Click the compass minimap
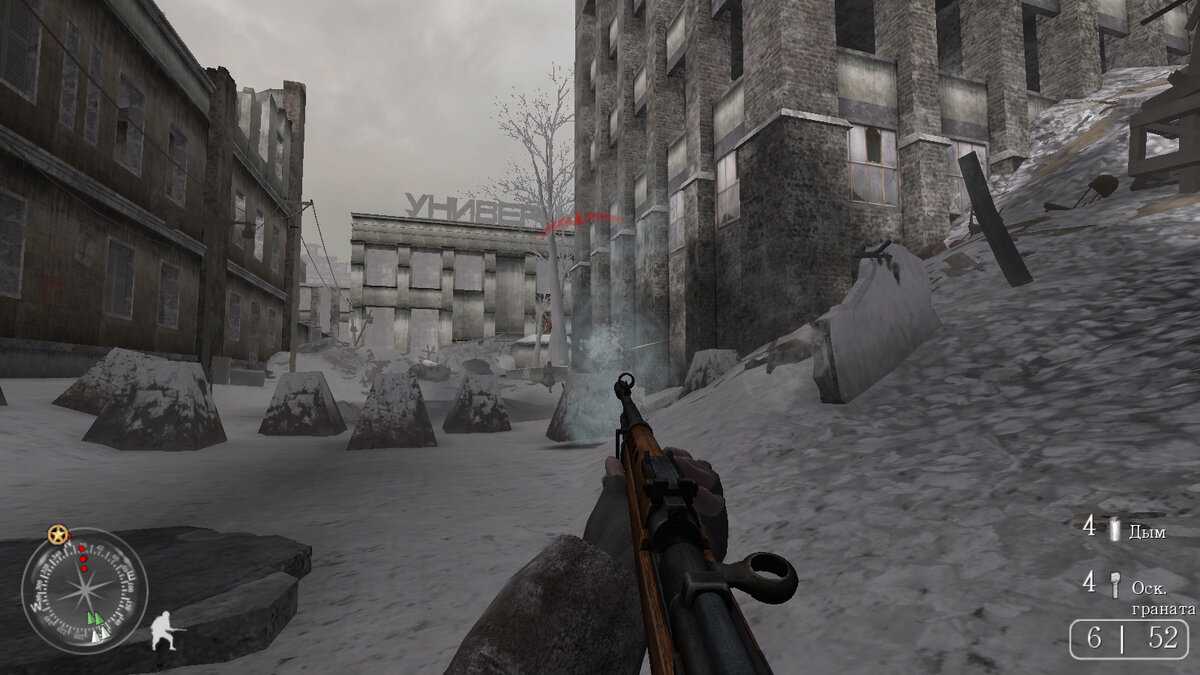 tap(84, 590)
